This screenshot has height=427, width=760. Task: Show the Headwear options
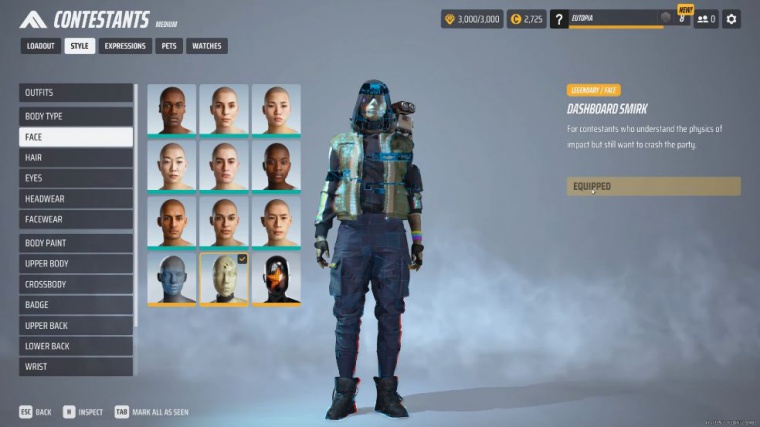(76, 199)
